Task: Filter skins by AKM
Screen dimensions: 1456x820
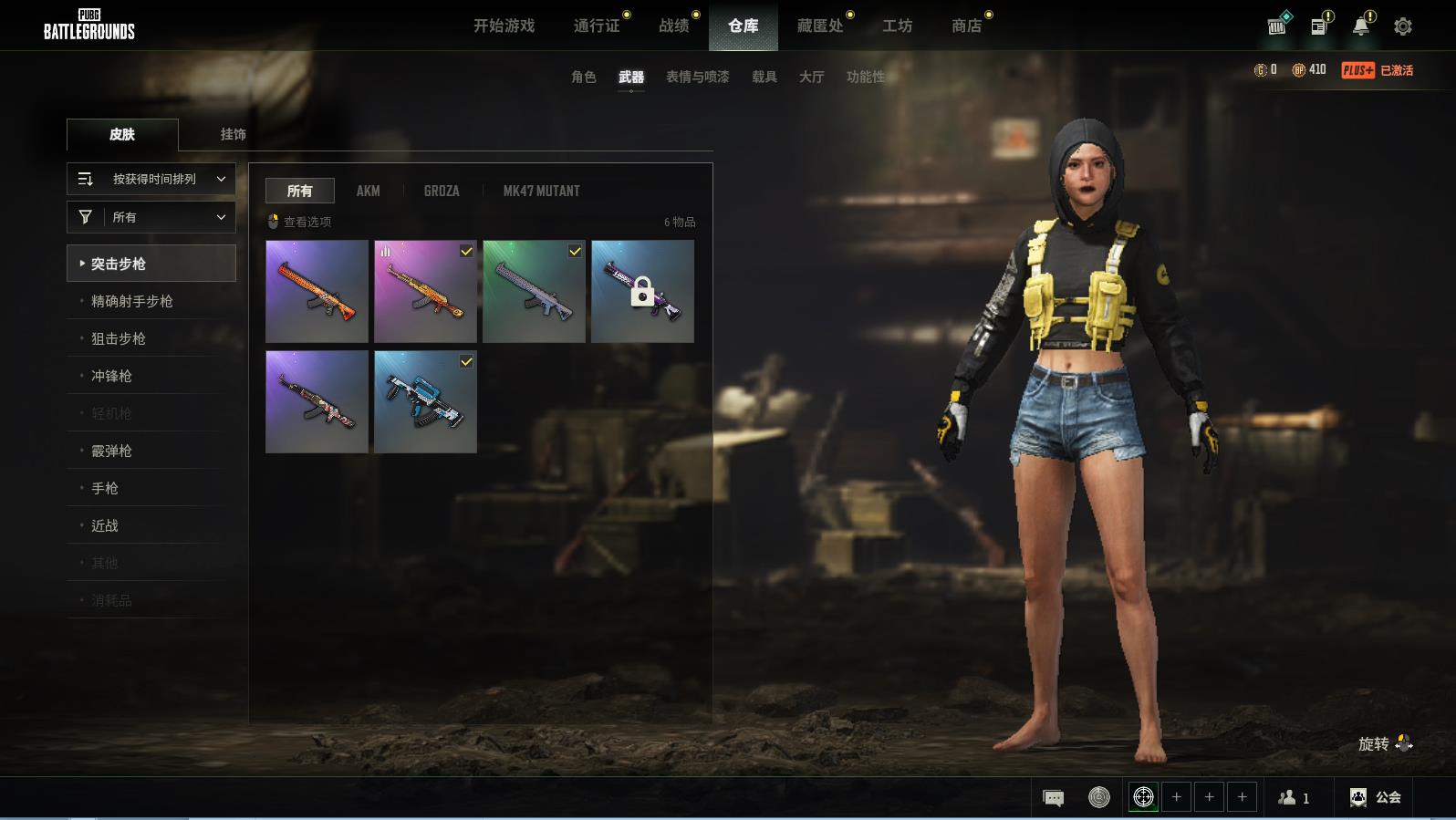Action: [x=368, y=191]
